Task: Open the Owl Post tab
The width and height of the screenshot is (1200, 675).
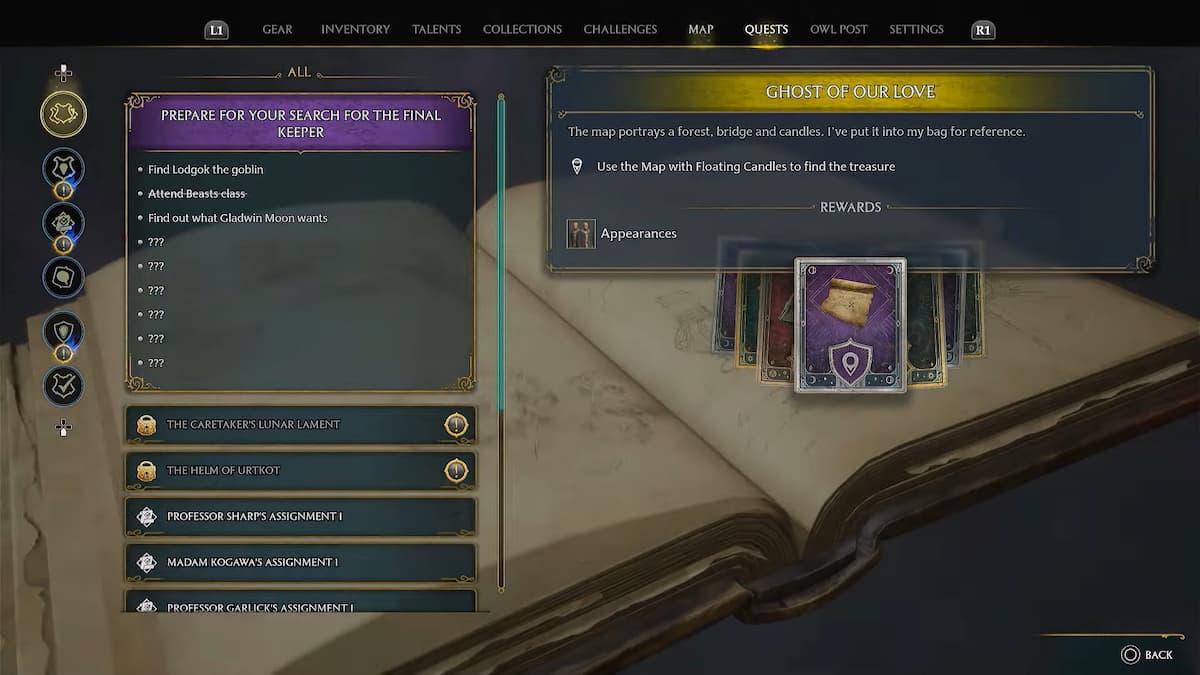Action: (838, 30)
